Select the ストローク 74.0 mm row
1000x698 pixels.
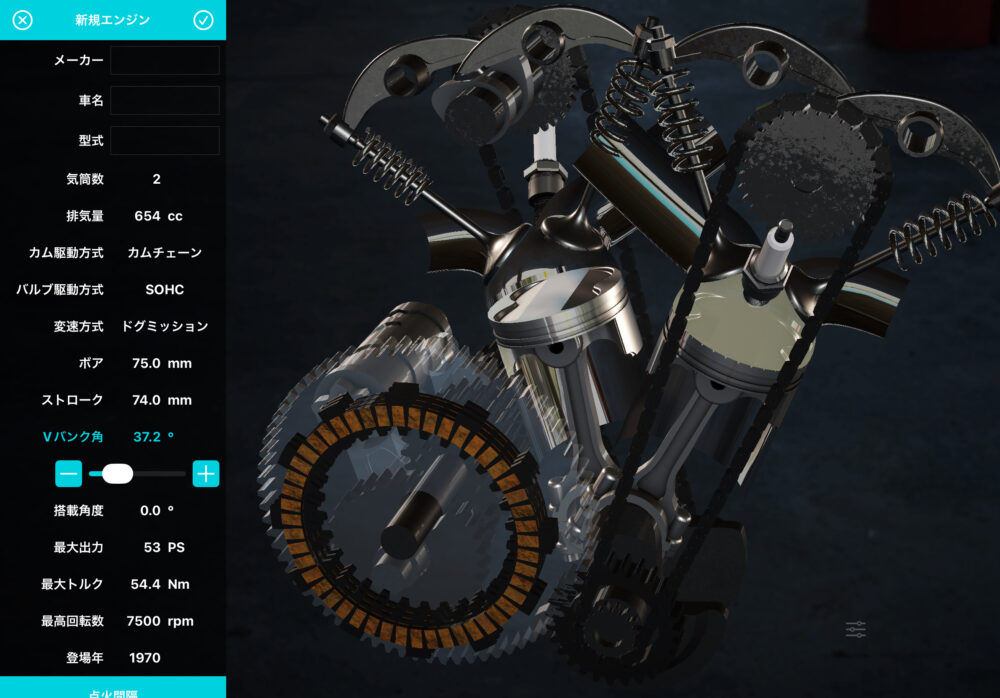[x=113, y=400]
